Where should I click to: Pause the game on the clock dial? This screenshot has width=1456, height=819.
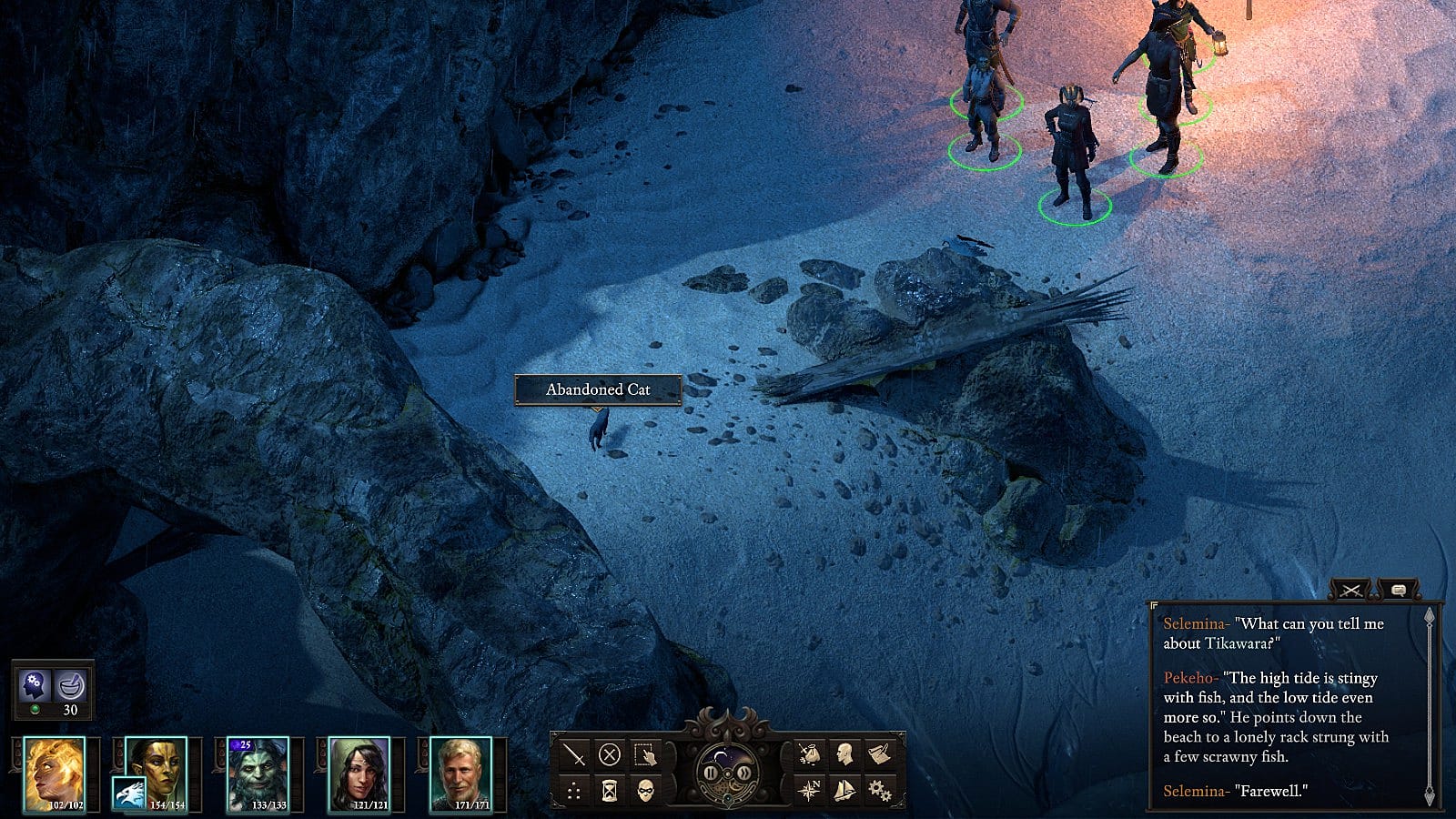(x=711, y=773)
